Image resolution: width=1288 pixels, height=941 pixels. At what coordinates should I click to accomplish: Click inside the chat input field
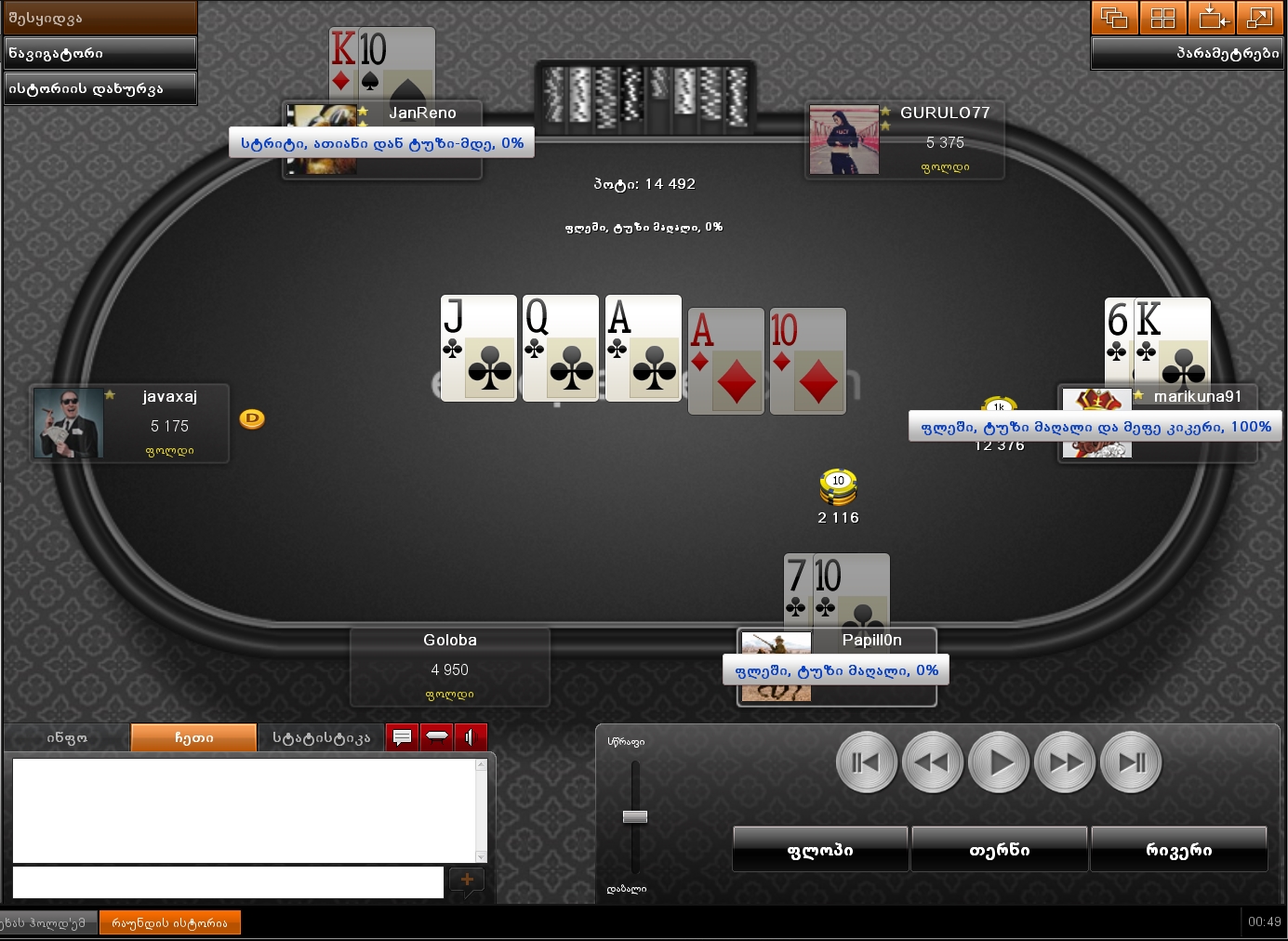tap(228, 882)
